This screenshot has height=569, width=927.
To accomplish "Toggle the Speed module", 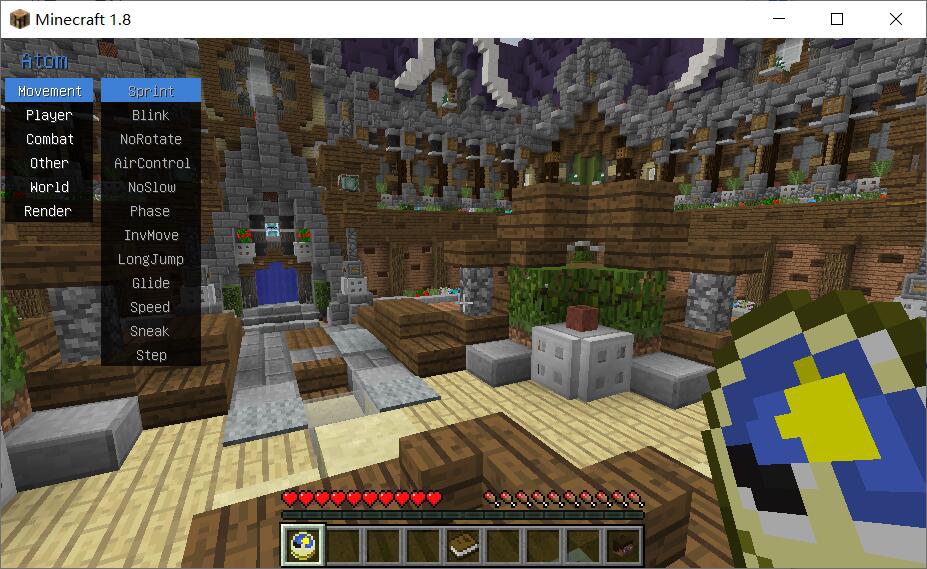I will pos(151,307).
